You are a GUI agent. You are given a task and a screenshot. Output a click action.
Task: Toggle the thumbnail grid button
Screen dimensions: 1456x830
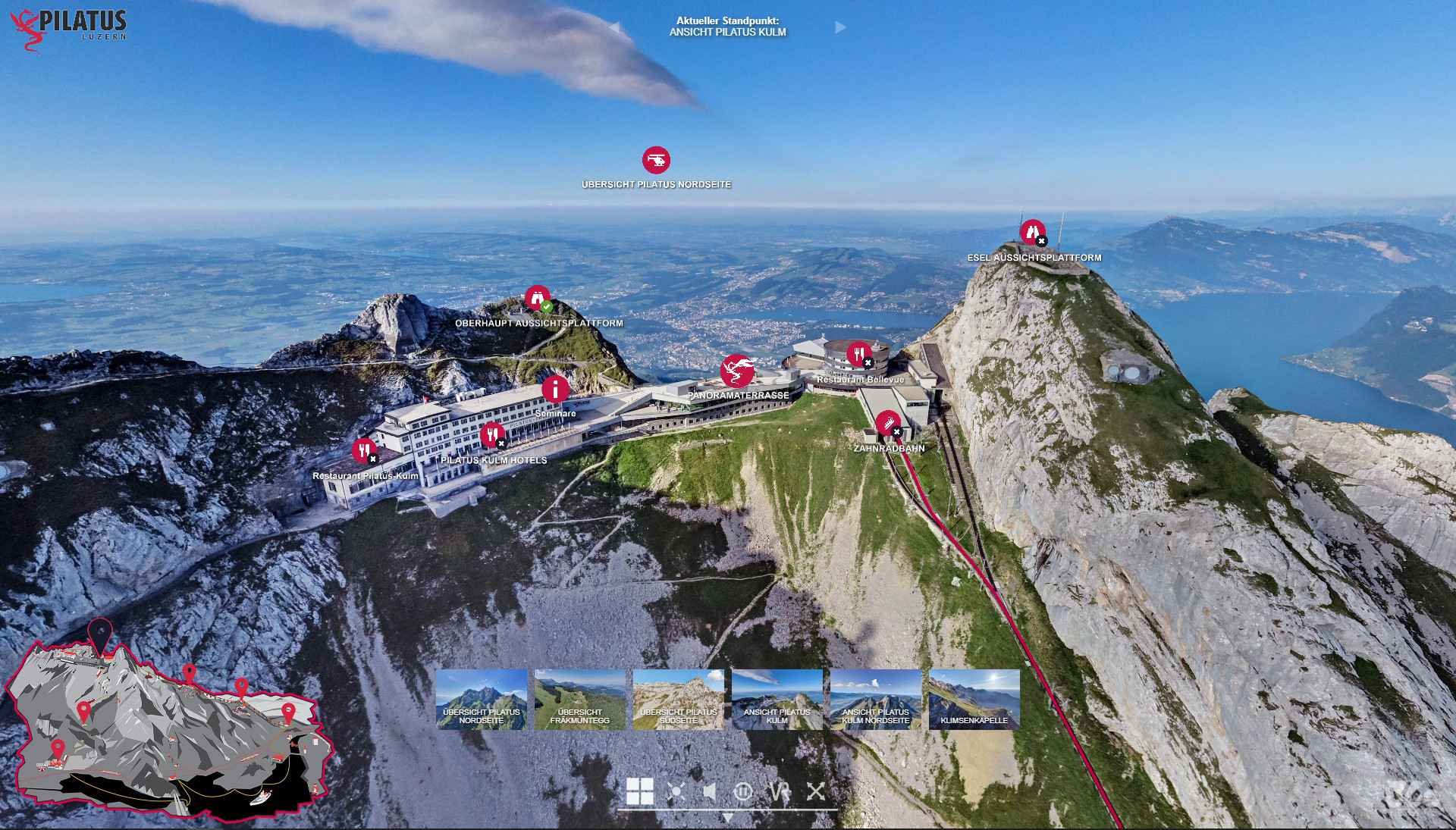639,791
